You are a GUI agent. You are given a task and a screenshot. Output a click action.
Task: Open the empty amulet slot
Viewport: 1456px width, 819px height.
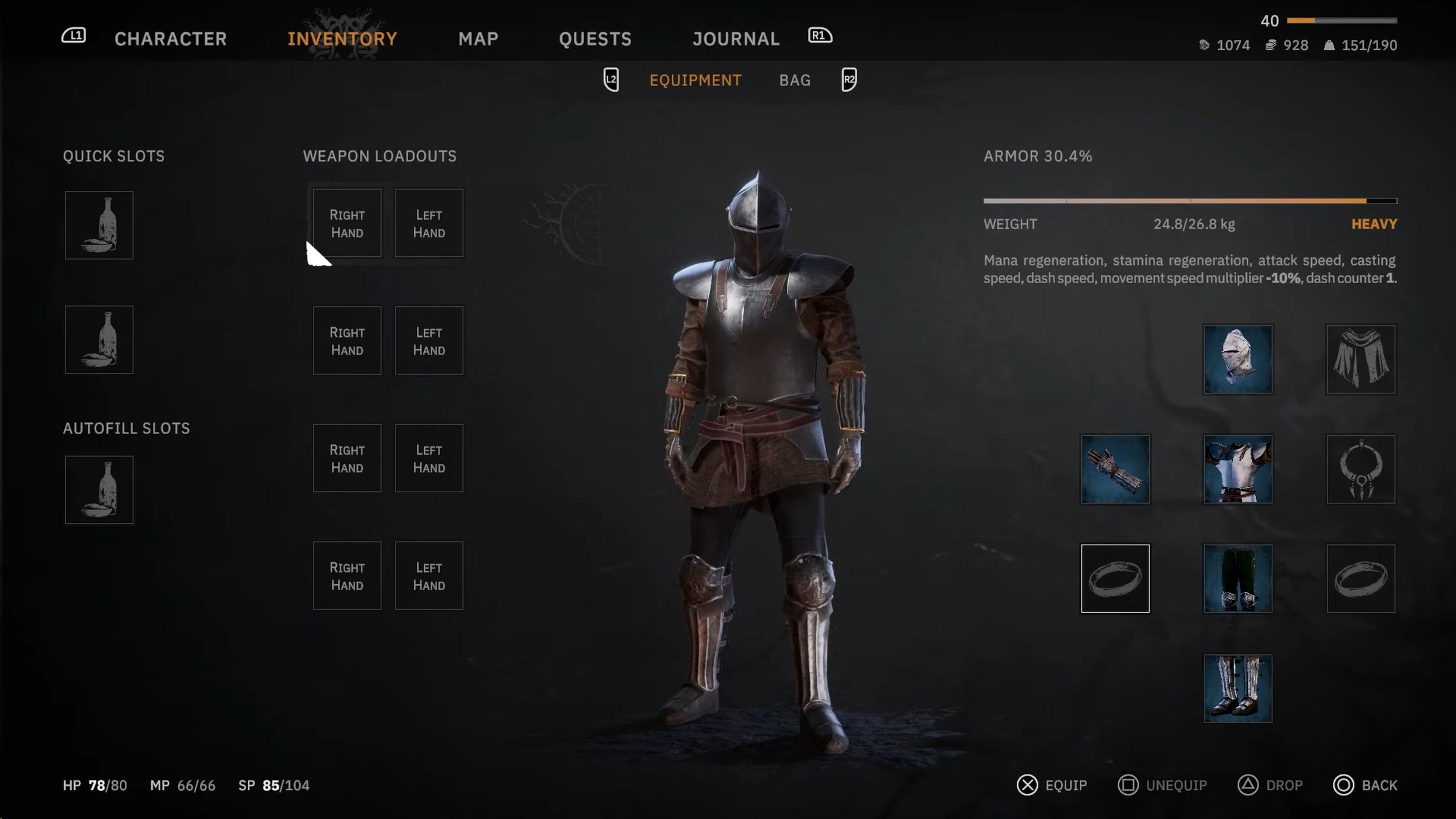(x=1360, y=469)
